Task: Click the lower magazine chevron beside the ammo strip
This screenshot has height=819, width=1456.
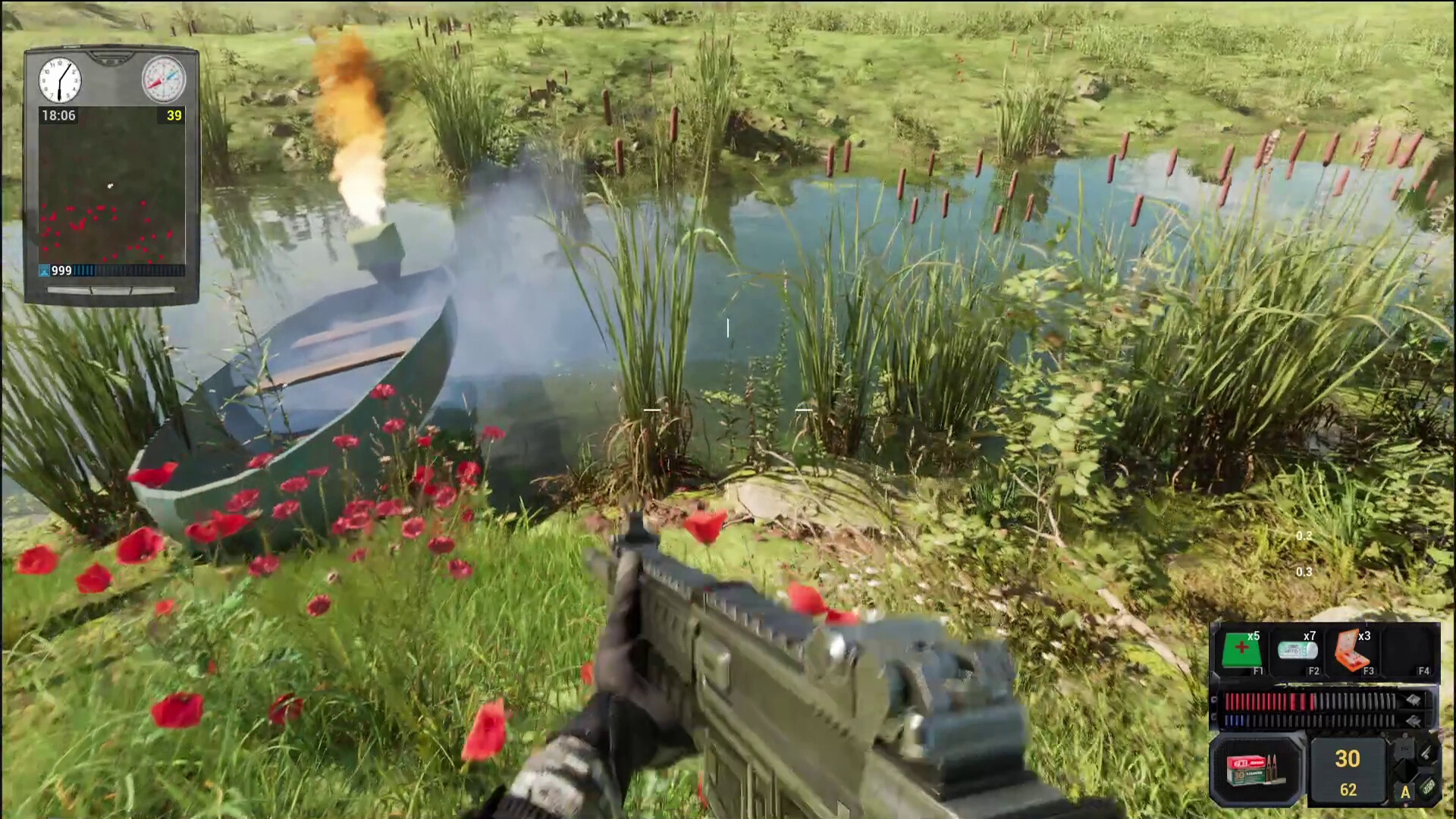Action: [x=1413, y=720]
